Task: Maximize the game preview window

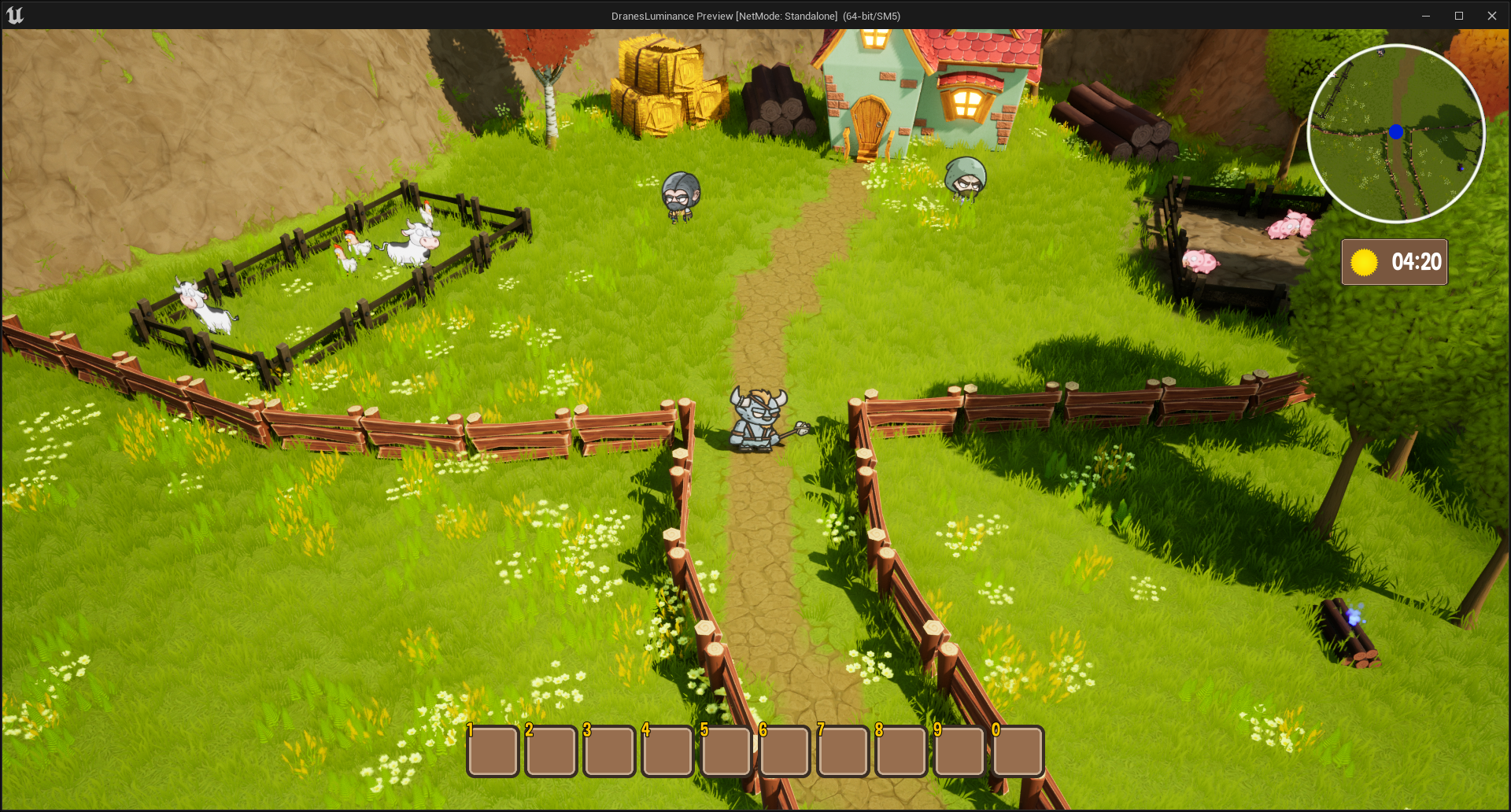Action: coord(1458,16)
